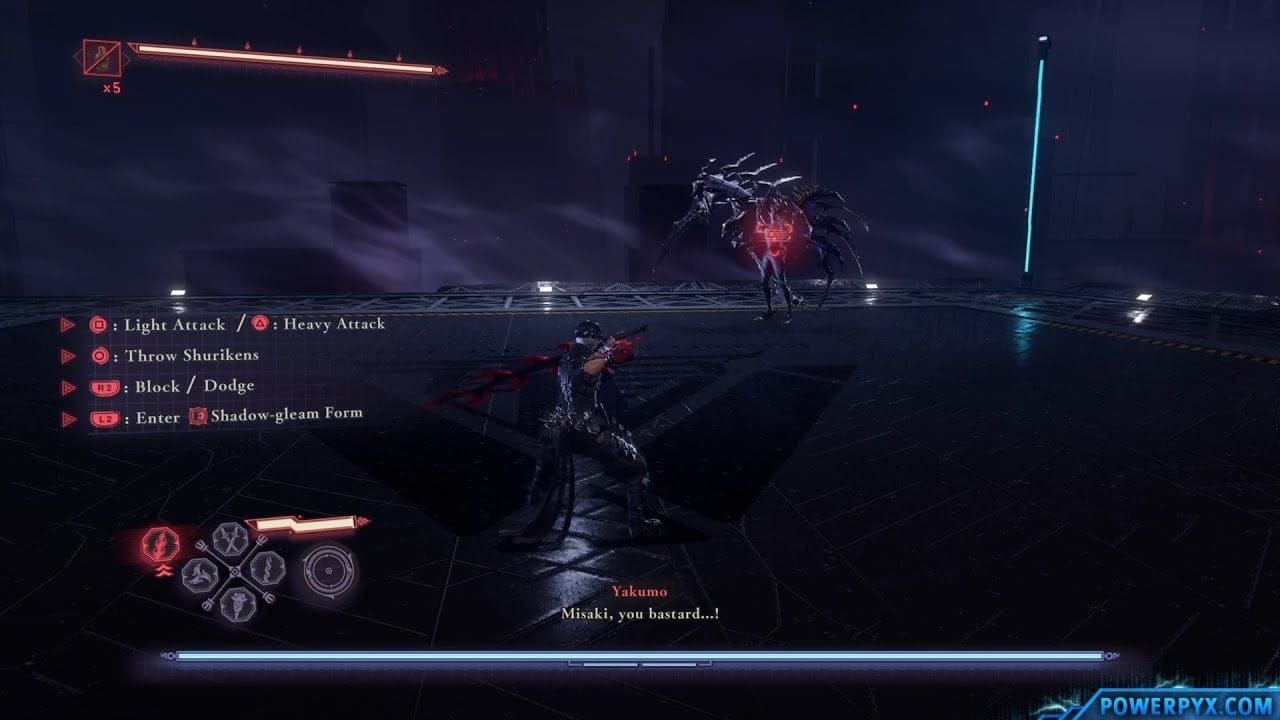Click the L2 button prompt icon
The width and height of the screenshot is (1280, 720).
coord(105,415)
